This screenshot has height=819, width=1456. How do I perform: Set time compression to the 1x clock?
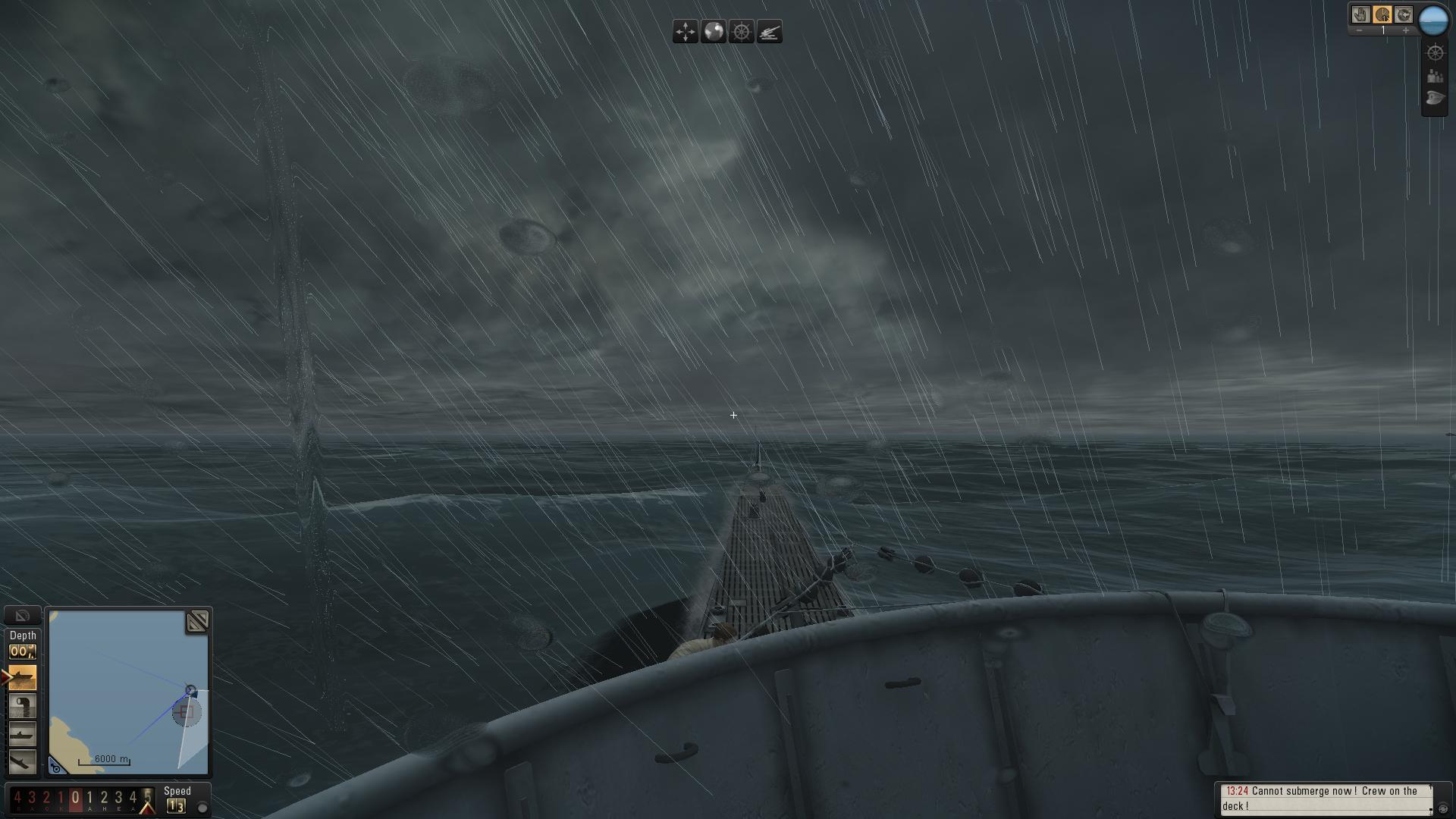click(1382, 14)
